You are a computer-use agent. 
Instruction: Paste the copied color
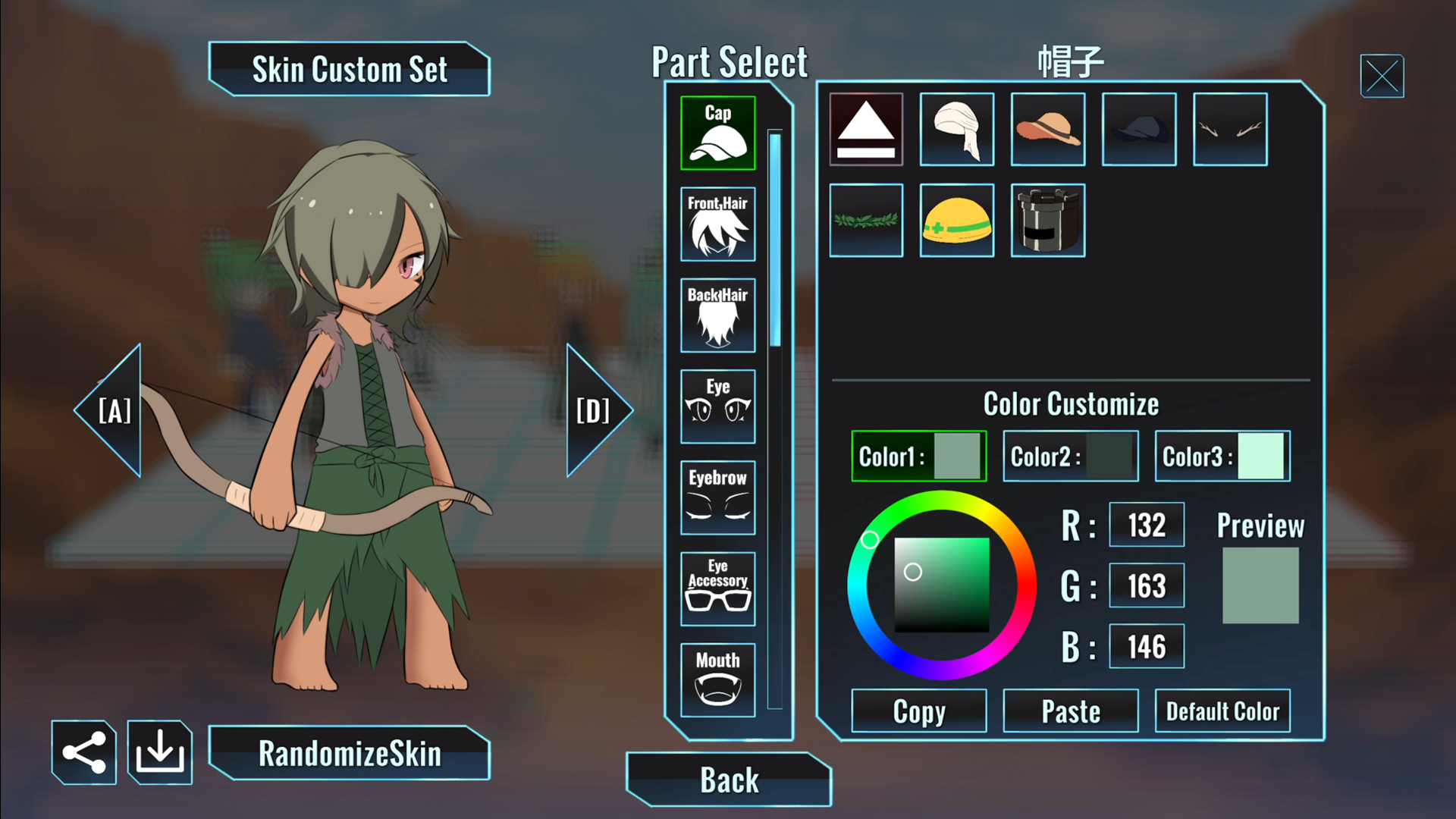point(1071,711)
